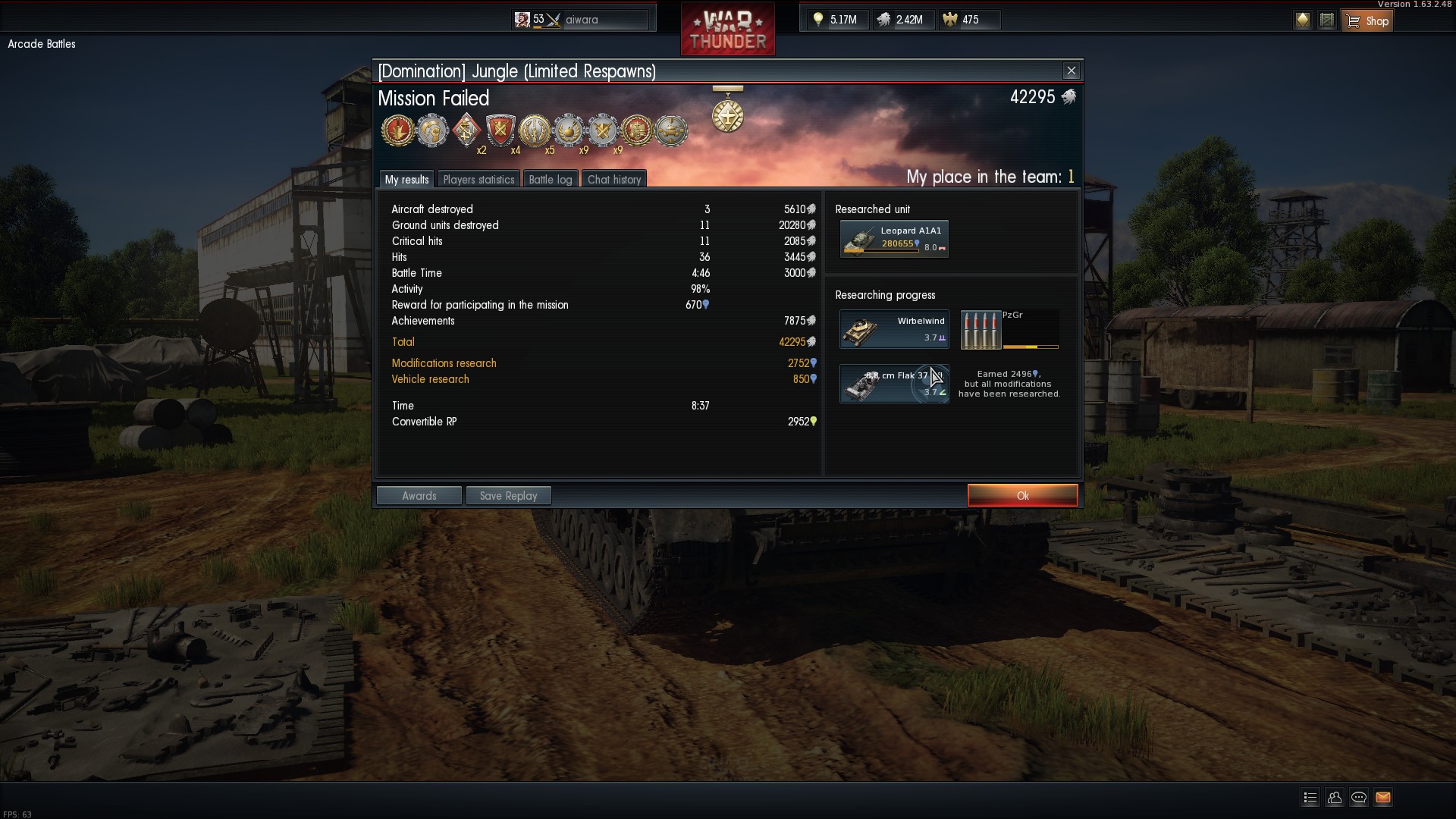Close the battle results window

(1071, 71)
